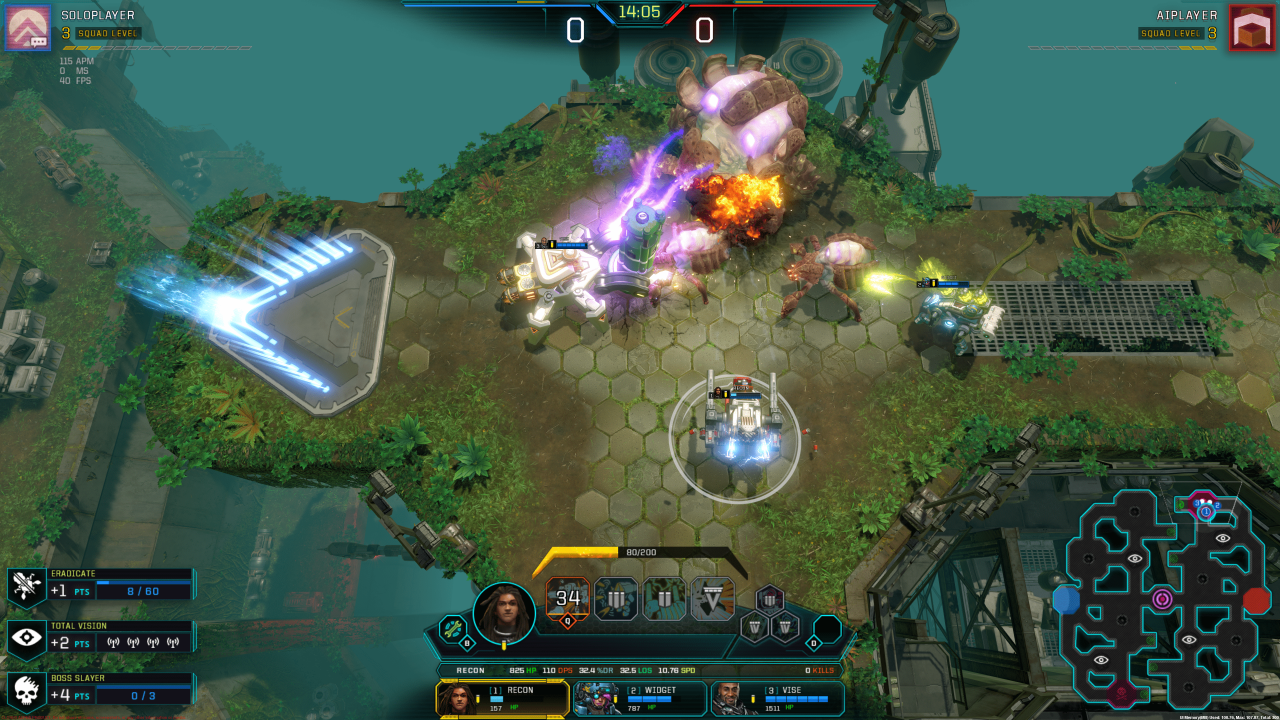Click the magenta objective ring on the minimap
The image size is (1280, 720).
pos(1162,599)
